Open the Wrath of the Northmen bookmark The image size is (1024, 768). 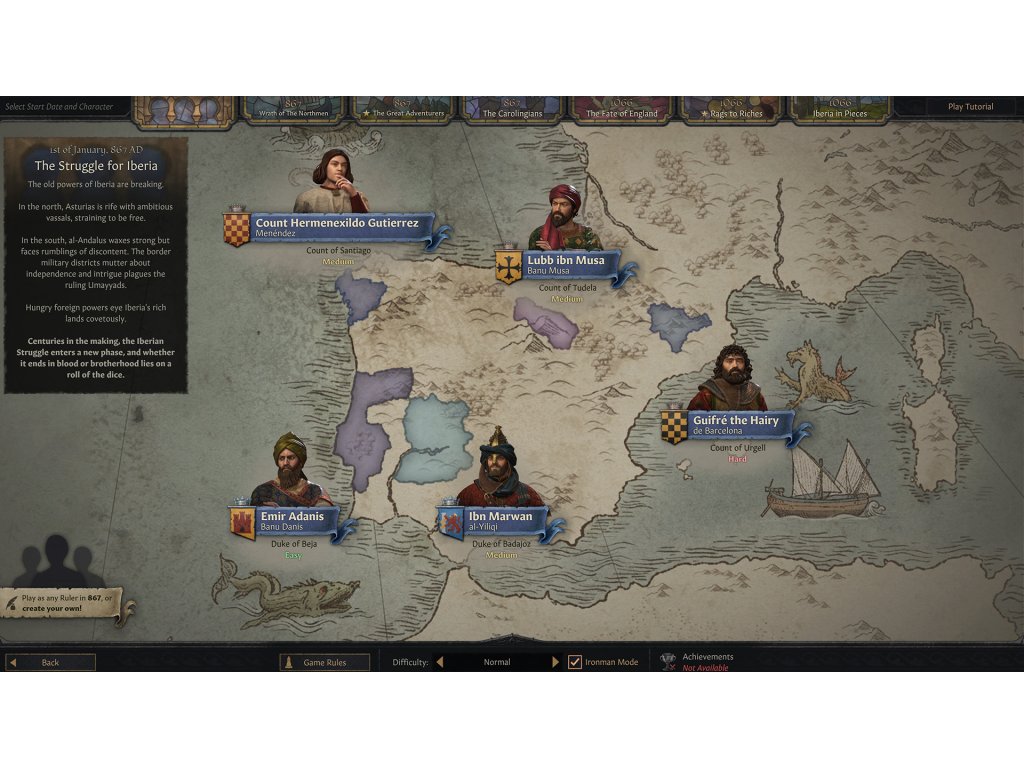click(x=292, y=110)
